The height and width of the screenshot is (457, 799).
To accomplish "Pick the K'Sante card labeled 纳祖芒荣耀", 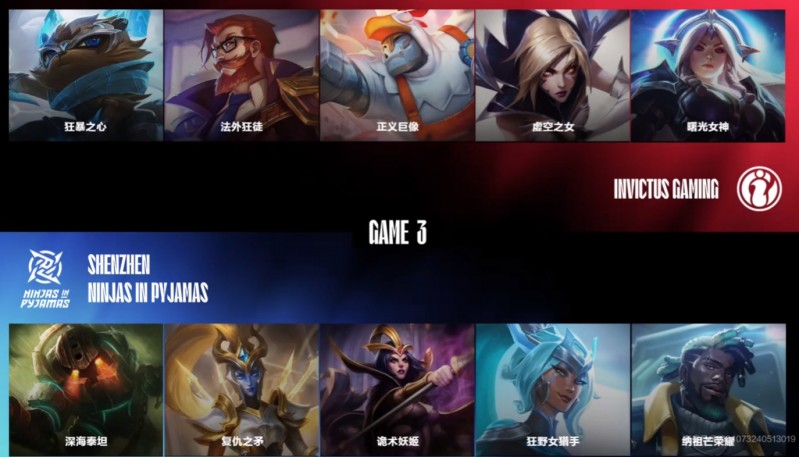I will (x=708, y=390).
